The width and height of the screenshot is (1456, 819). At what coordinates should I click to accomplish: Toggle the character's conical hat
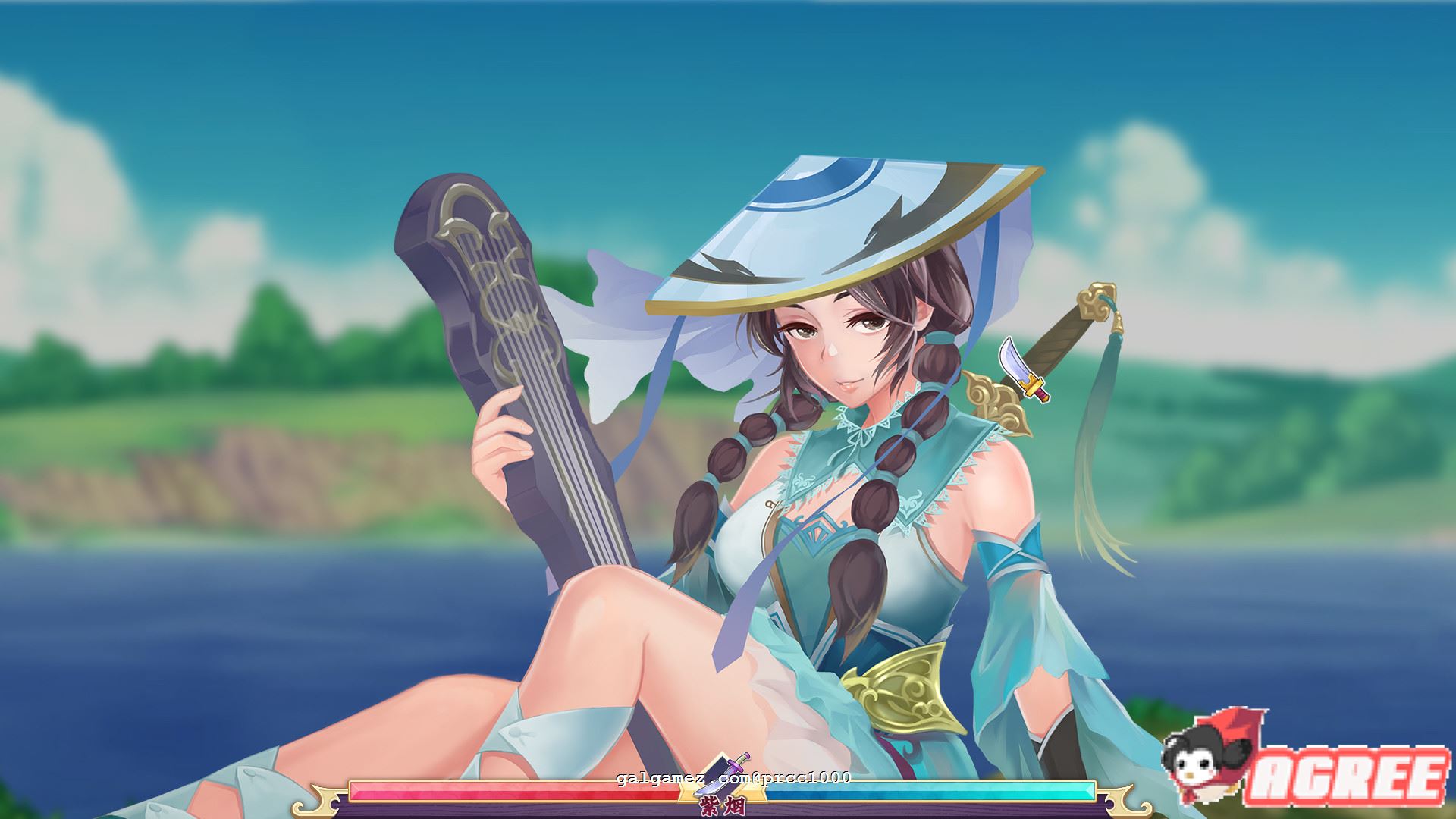819,220
